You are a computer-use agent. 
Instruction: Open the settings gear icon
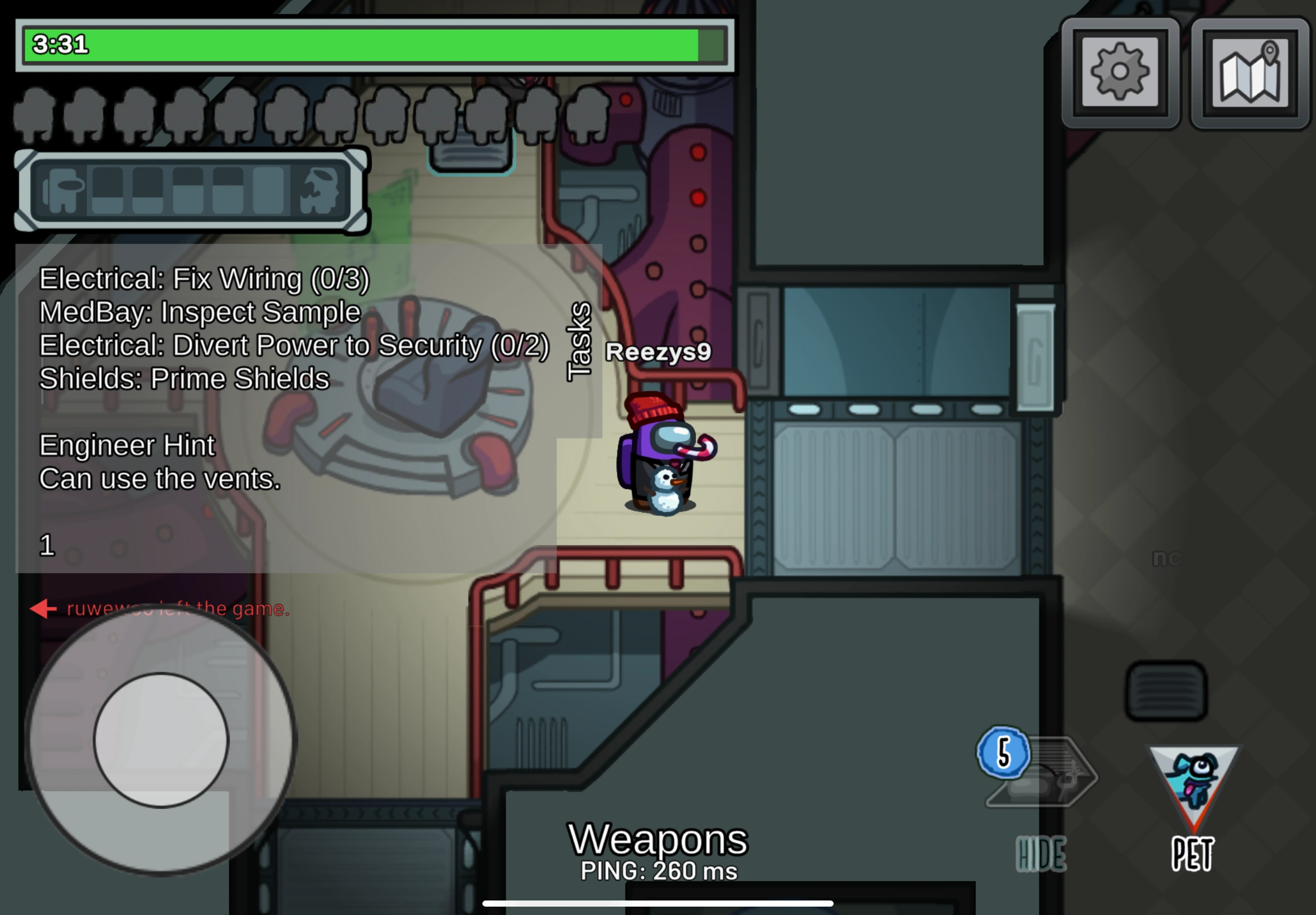tap(1119, 71)
